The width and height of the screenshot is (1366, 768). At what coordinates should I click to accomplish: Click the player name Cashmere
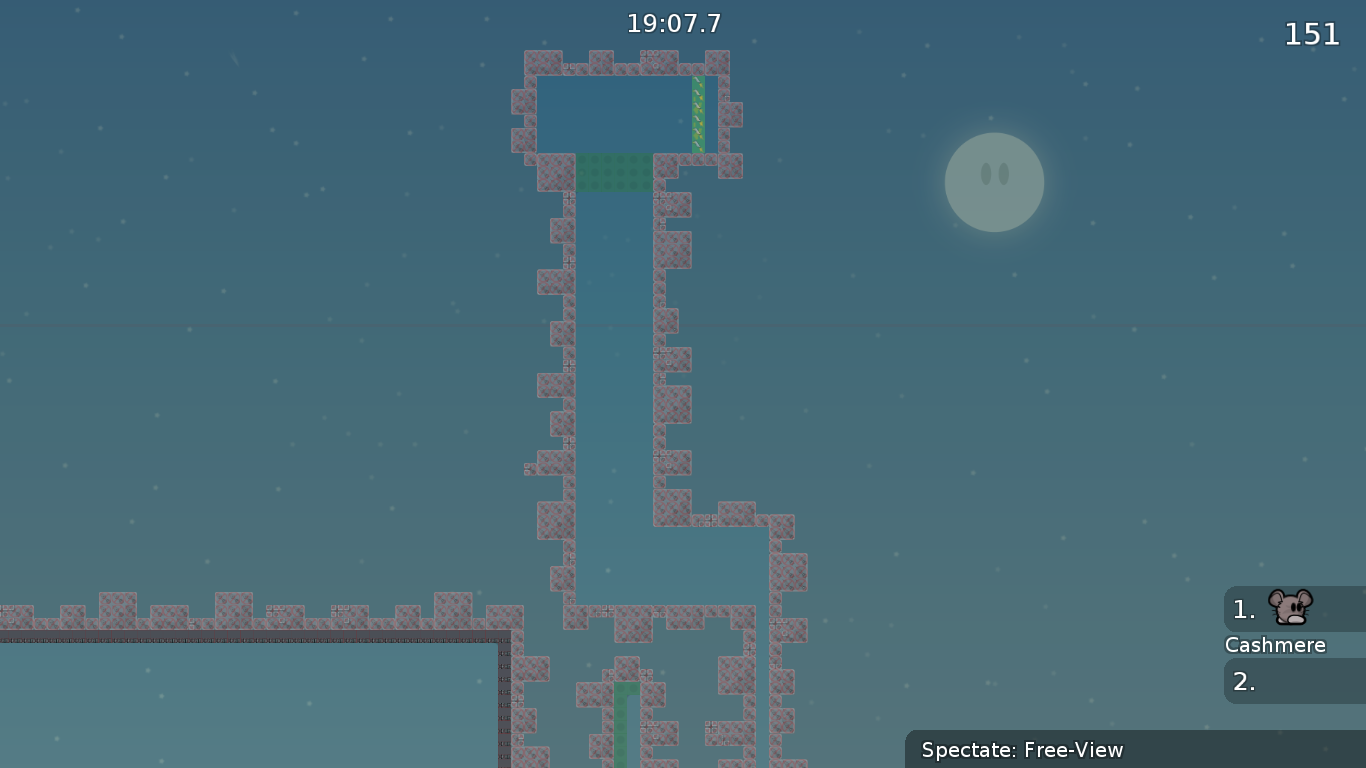coord(1275,645)
